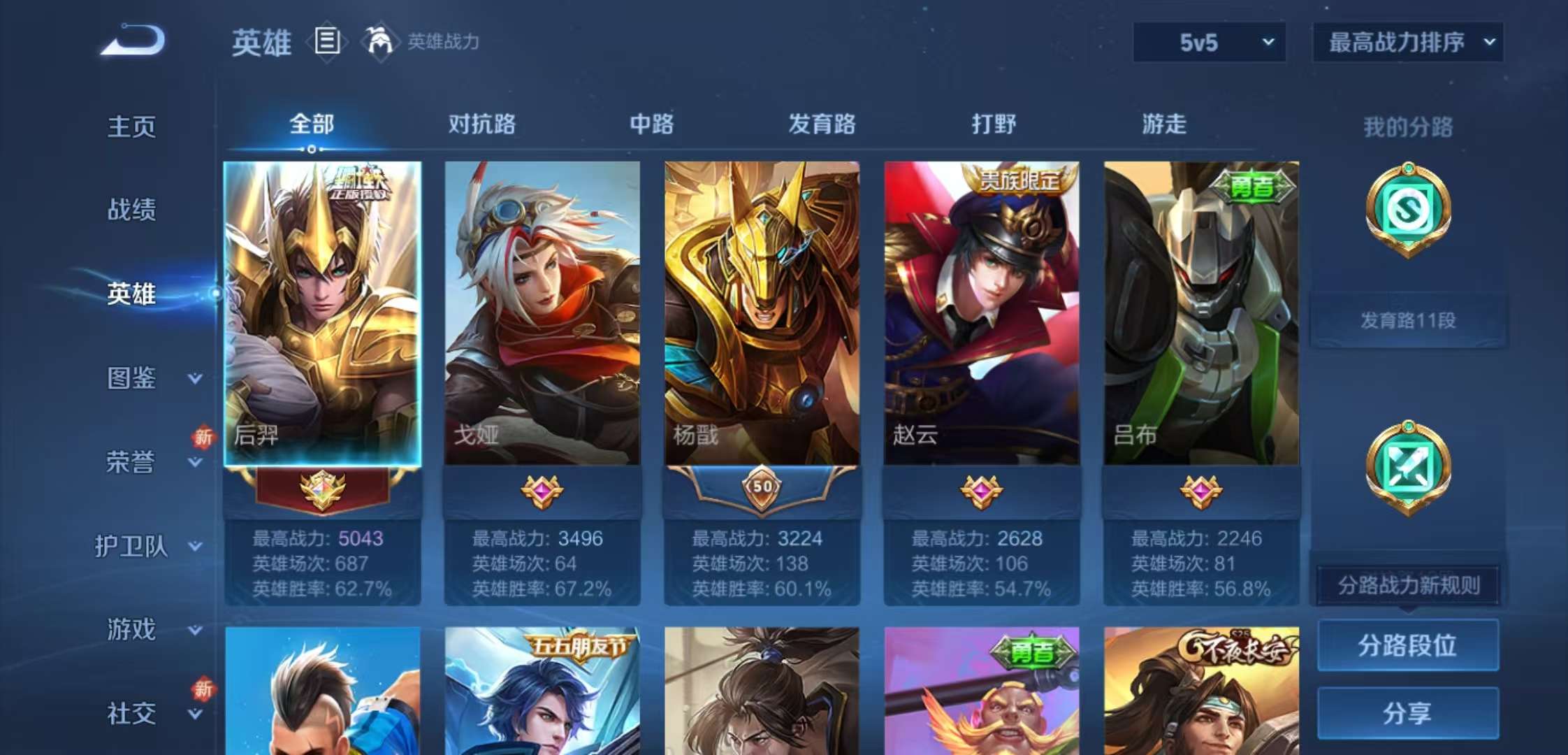Screen dimensions: 1568x755
Task: Open the 5v5 mode dropdown
Action: [x=1208, y=42]
